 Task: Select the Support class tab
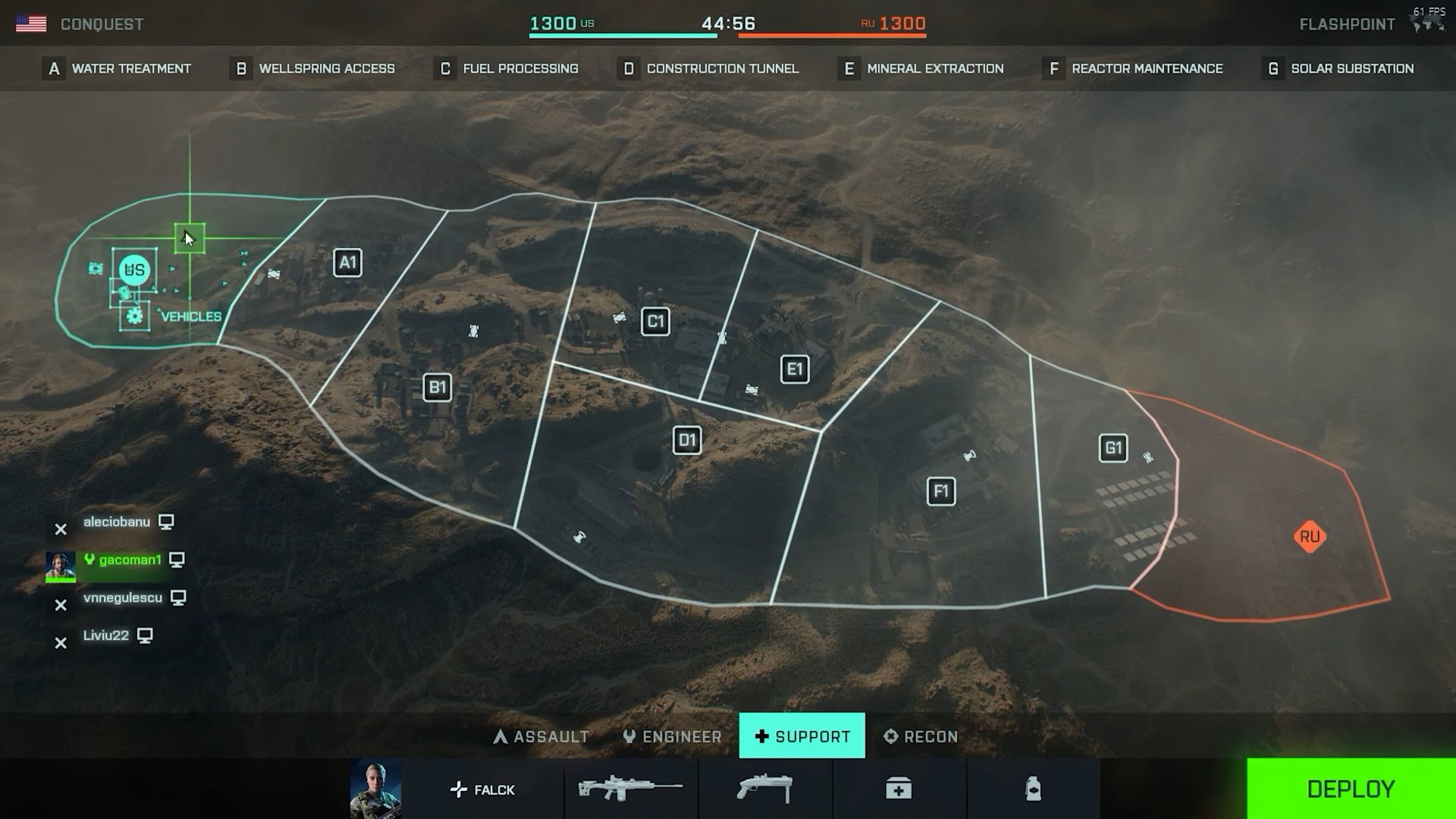pos(802,736)
